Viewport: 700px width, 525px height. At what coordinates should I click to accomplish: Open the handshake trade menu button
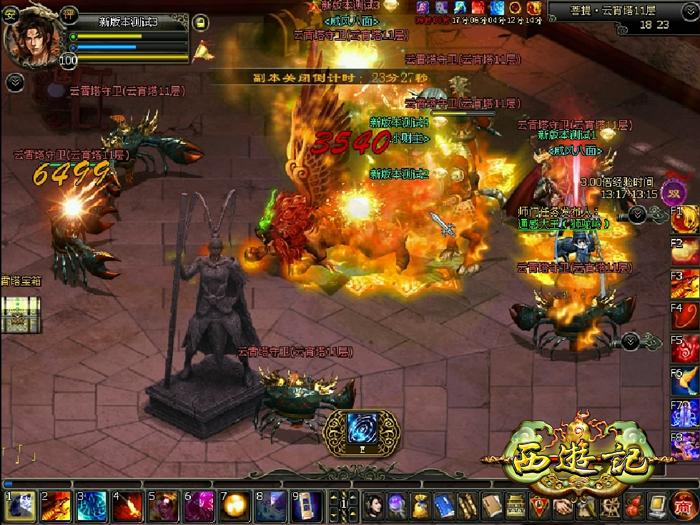563,504
